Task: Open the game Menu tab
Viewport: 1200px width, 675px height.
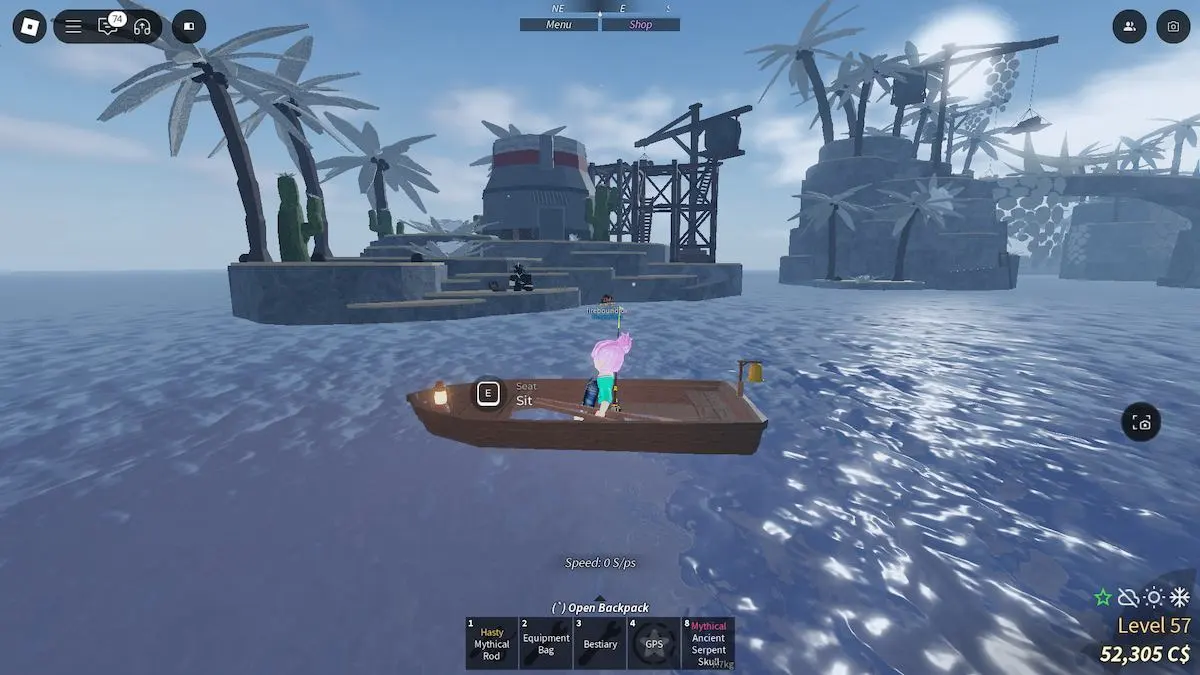Action: point(559,25)
